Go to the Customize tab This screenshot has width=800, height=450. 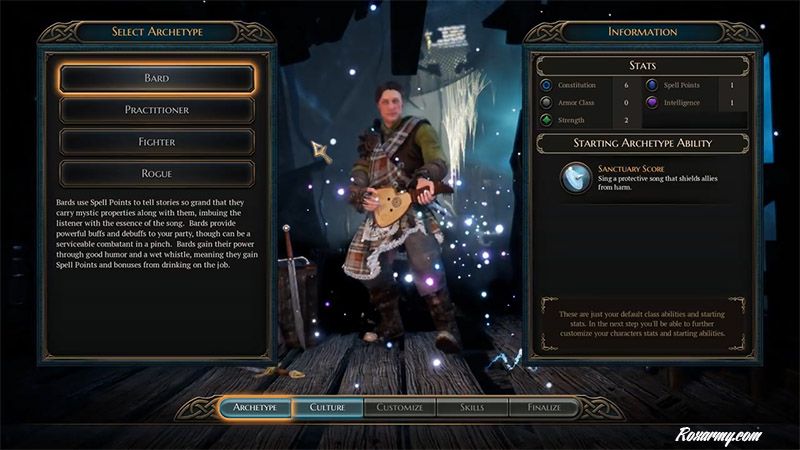pos(399,407)
